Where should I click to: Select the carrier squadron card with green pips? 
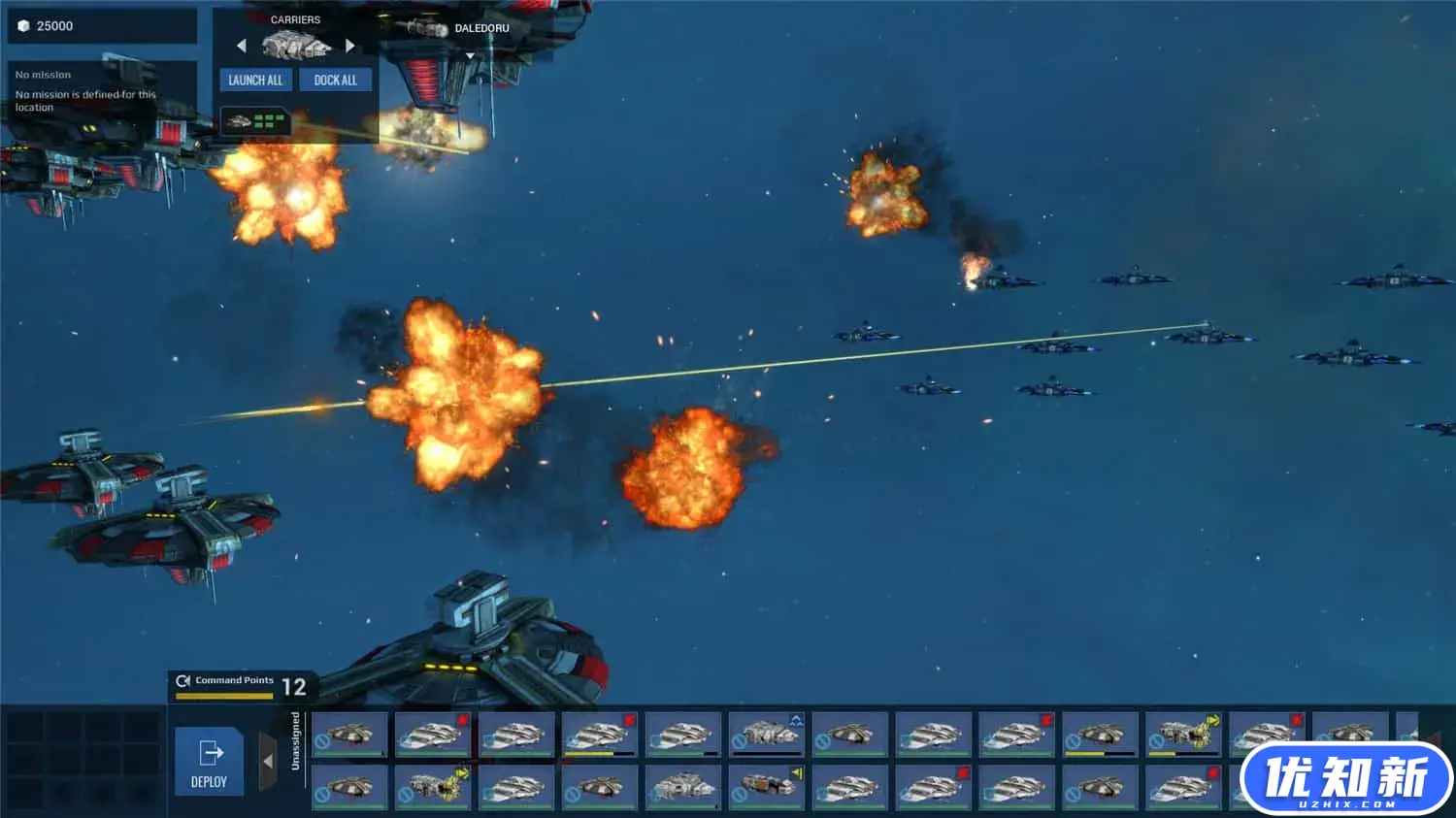256,121
